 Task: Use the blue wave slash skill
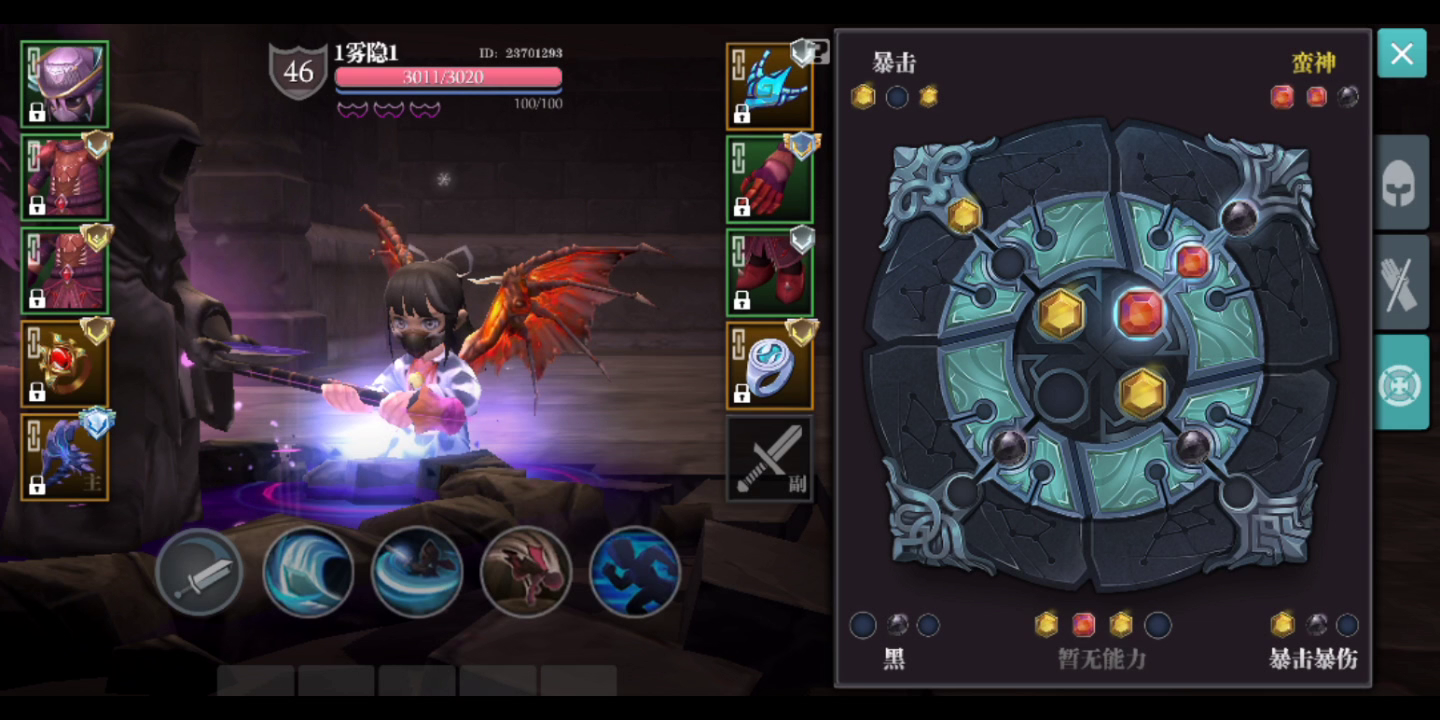(x=308, y=572)
